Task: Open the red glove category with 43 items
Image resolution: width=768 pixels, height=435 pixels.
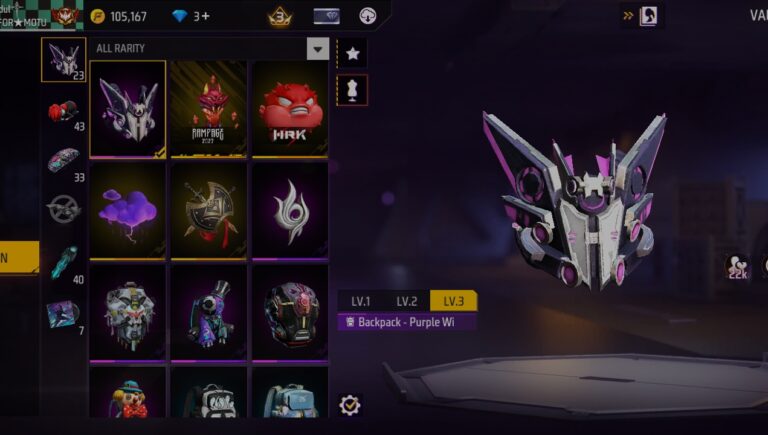Action: (63, 111)
